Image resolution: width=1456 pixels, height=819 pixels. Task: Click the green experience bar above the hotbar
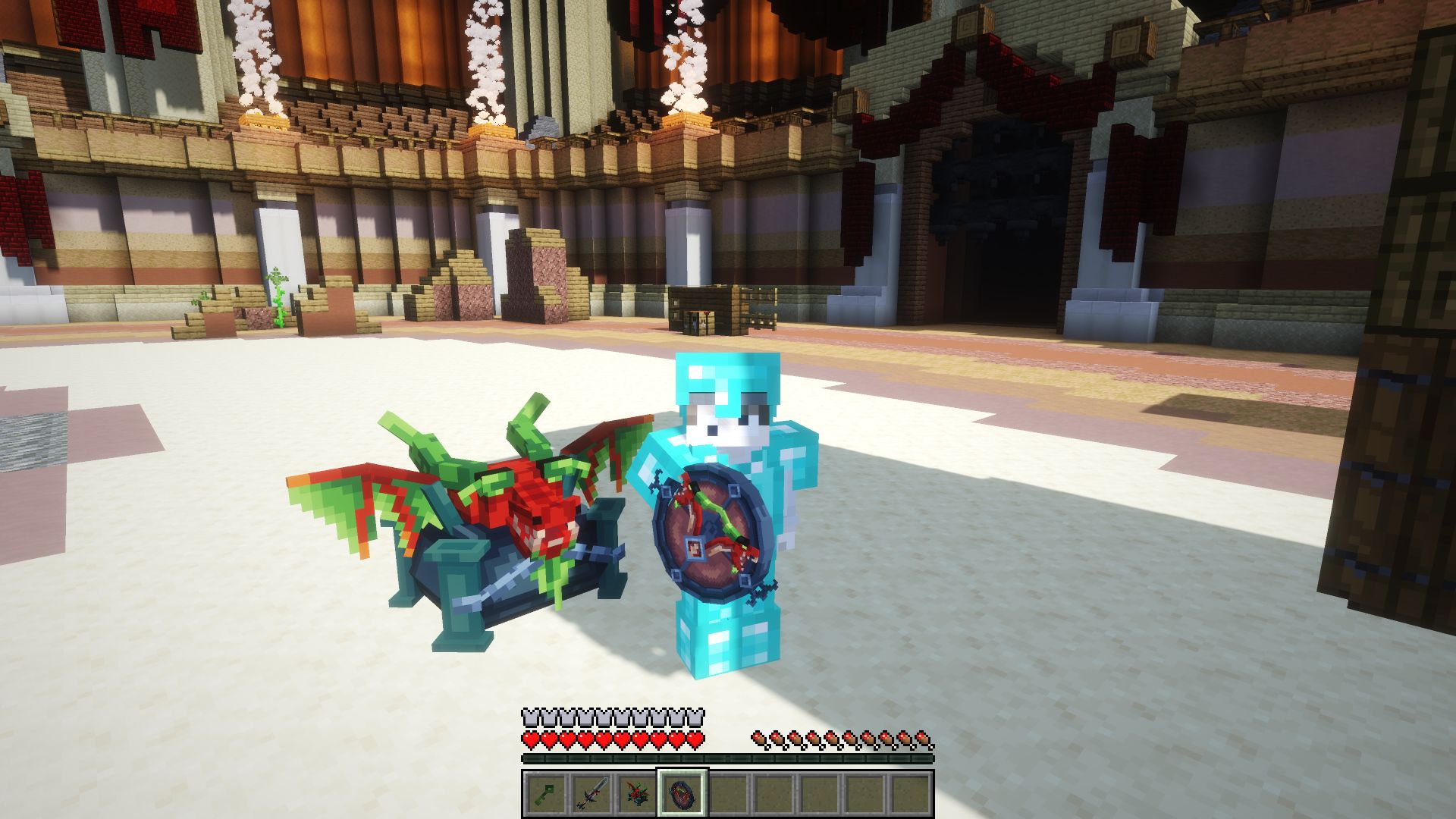pyautogui.click(x=728, y=758)
